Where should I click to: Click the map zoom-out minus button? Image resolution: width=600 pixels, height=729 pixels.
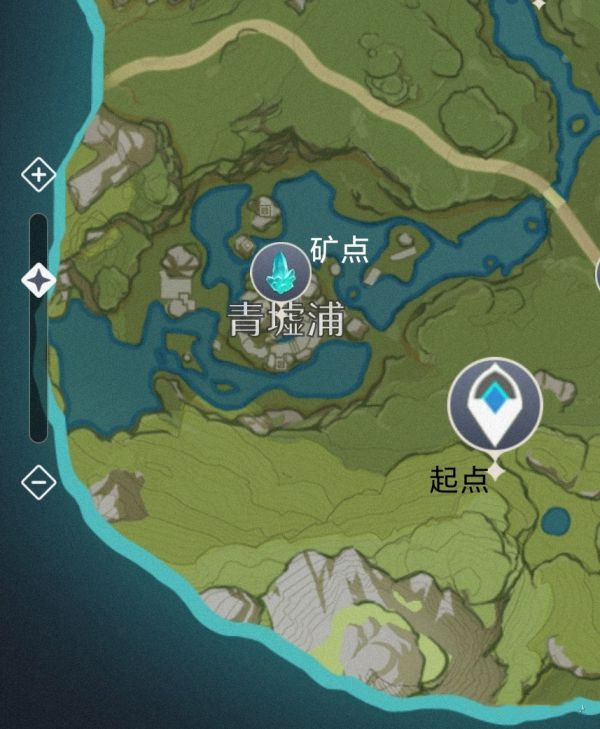(x=38, y=482)
